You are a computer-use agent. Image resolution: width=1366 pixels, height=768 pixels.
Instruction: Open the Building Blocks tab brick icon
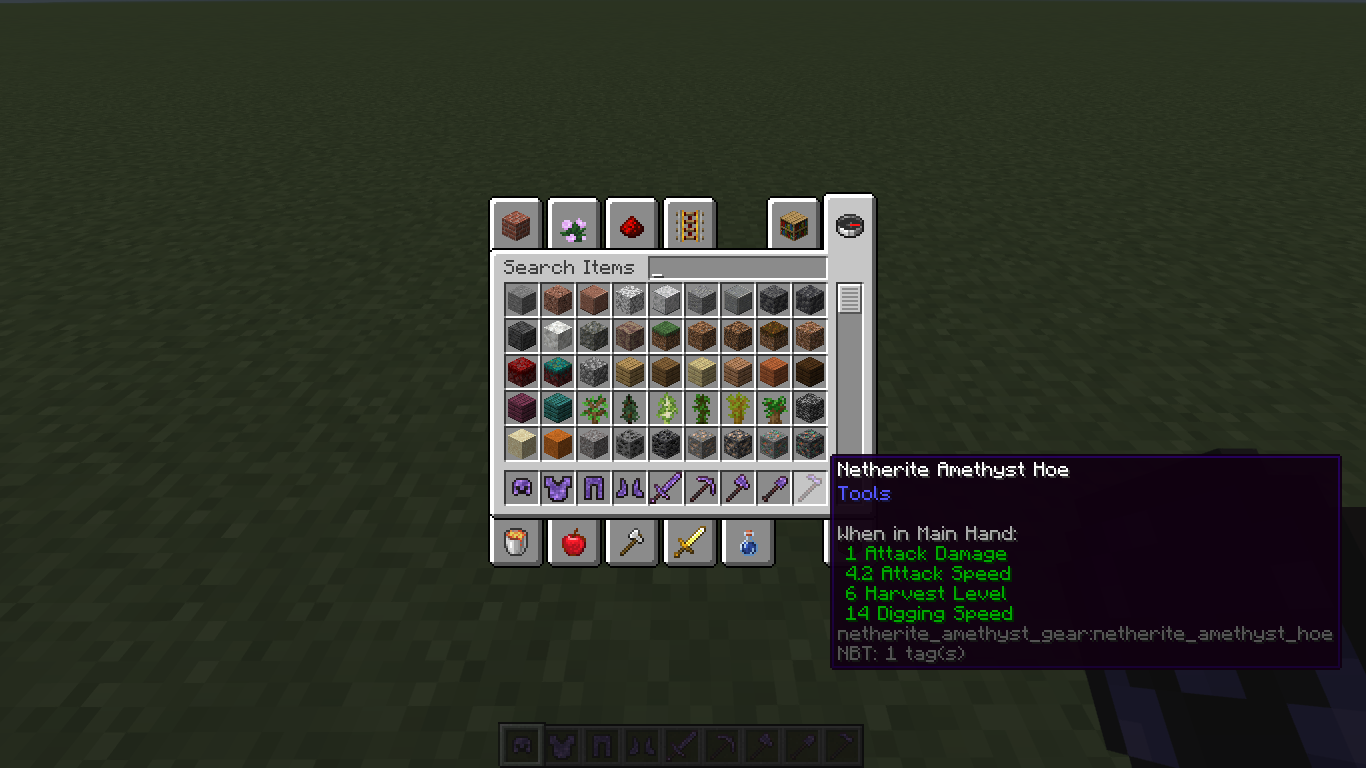(x=516, y=225)
